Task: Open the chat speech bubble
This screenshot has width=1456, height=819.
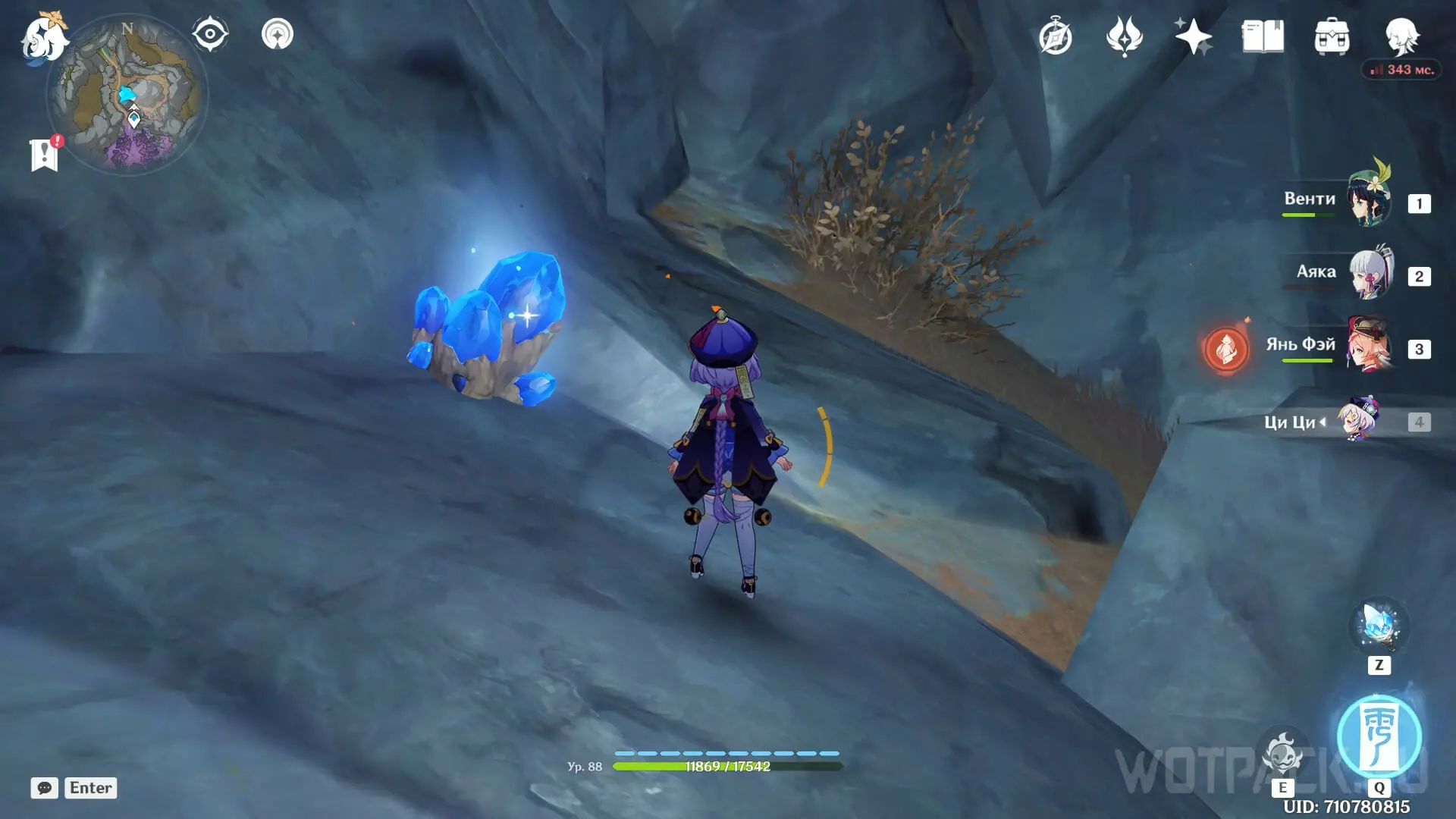Action: click(45, 788)
